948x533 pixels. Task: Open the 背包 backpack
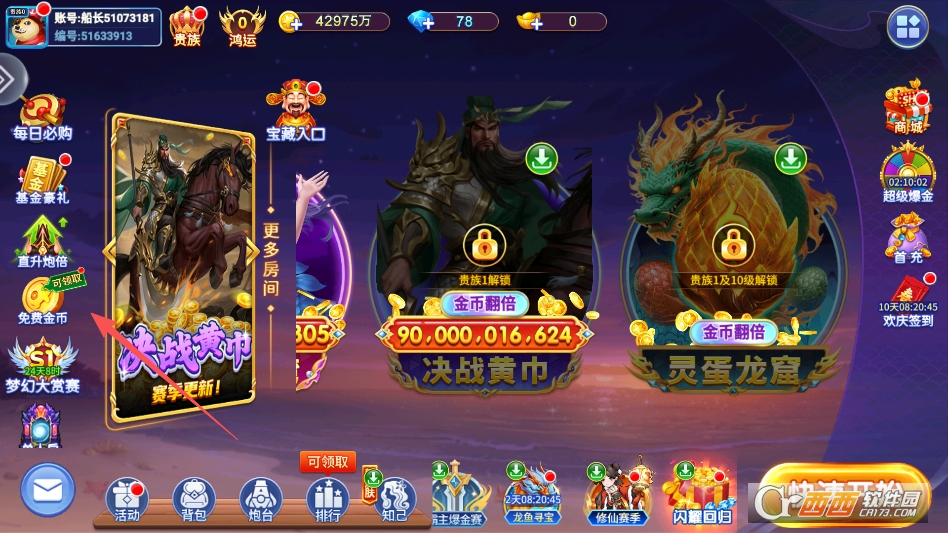pyautogui.click(x=194, y=499)
